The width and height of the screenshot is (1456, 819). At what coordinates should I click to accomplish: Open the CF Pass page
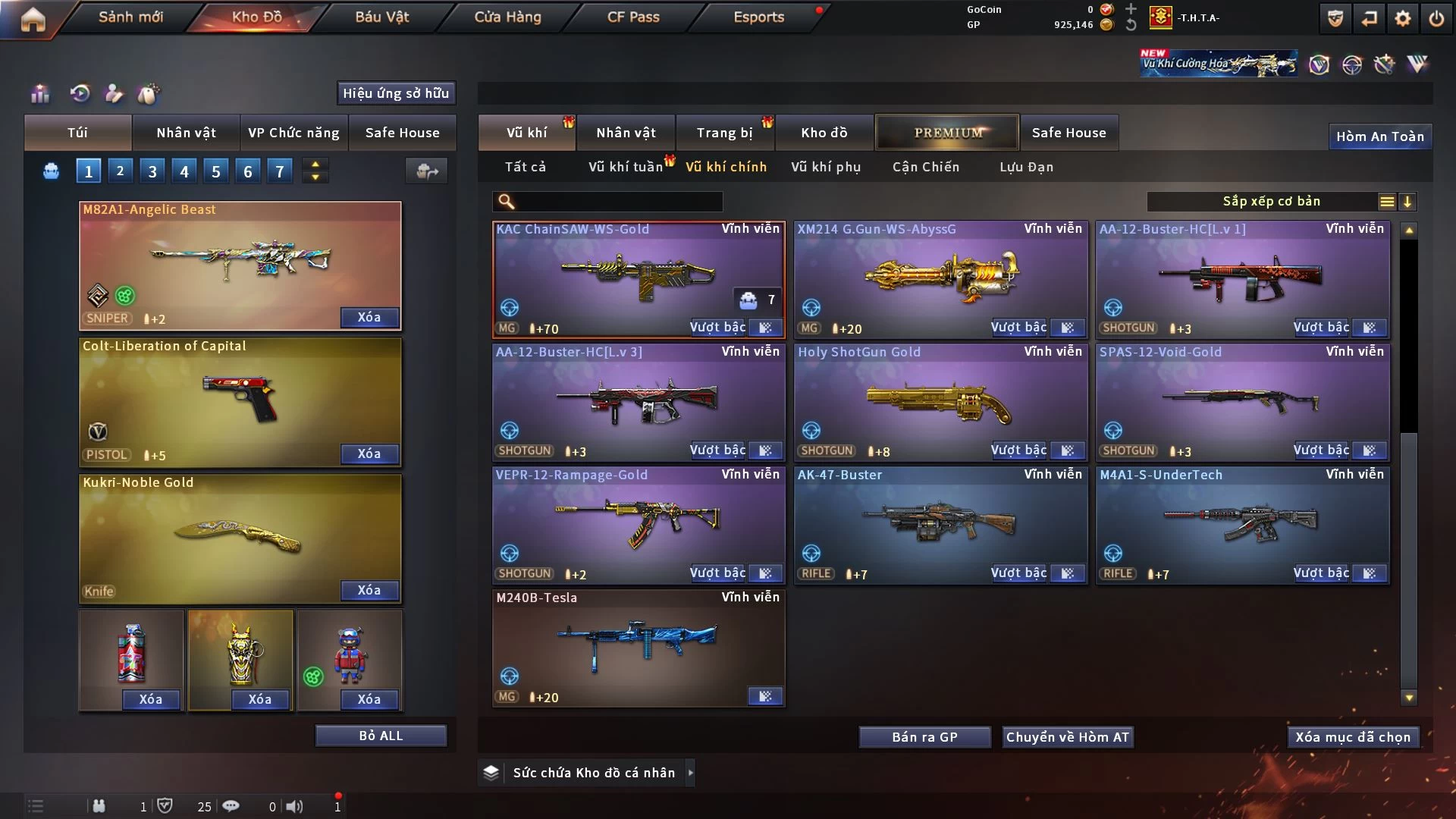click(633, 17)
